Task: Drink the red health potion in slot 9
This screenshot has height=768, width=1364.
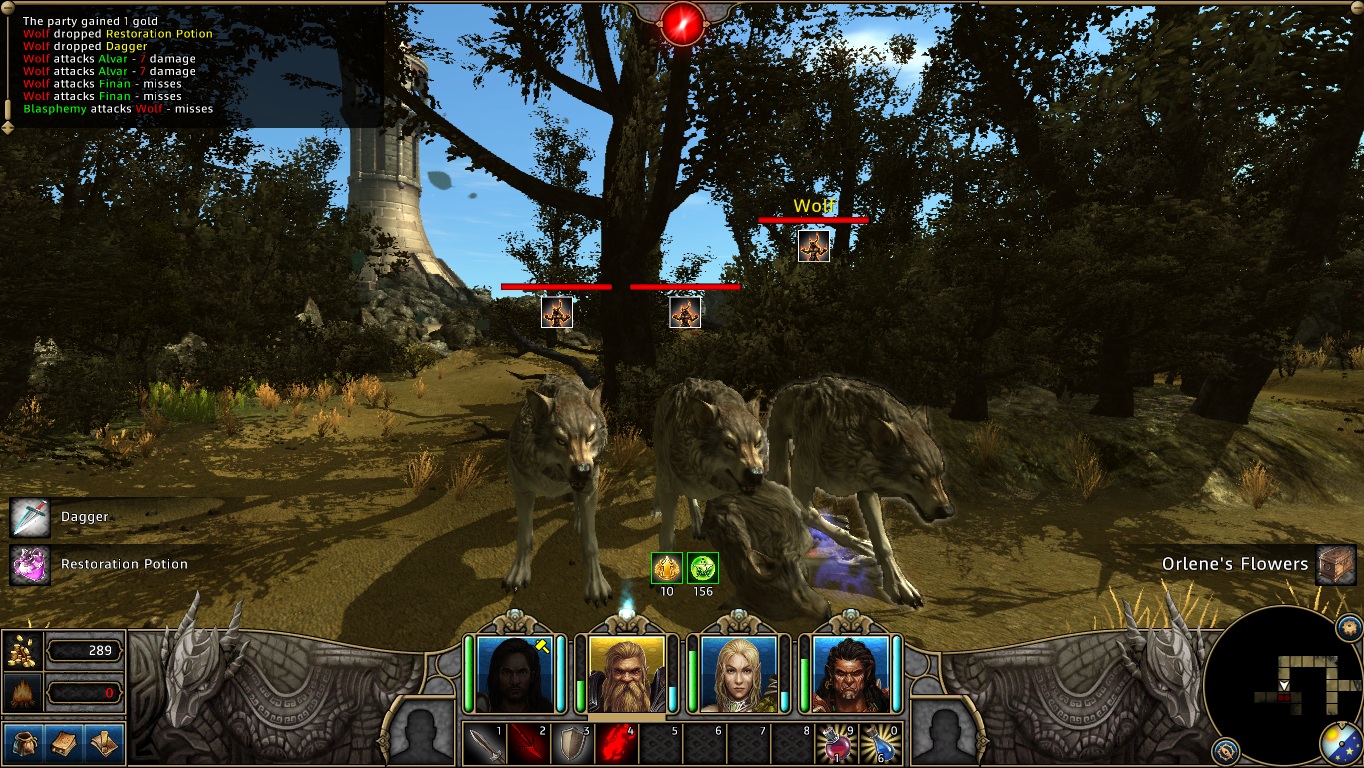Action: (838, 744)
